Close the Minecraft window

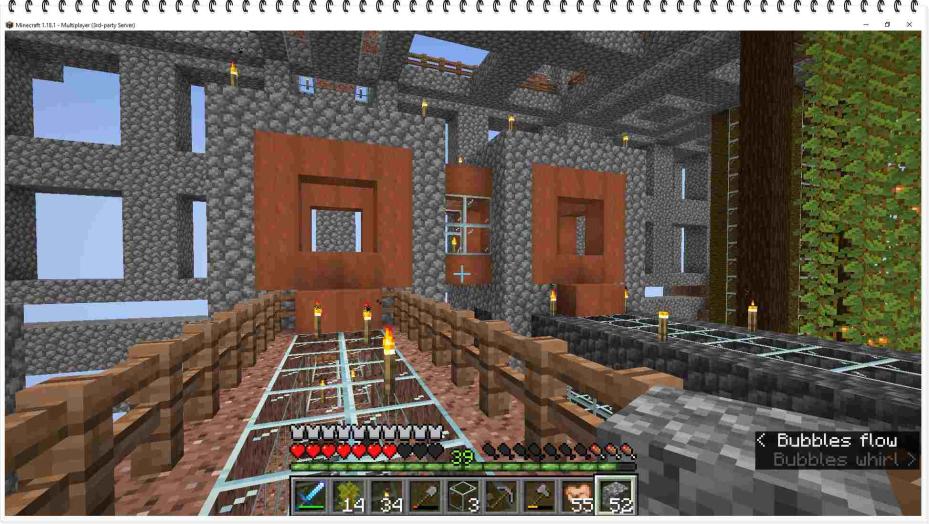tap(909, 24)
